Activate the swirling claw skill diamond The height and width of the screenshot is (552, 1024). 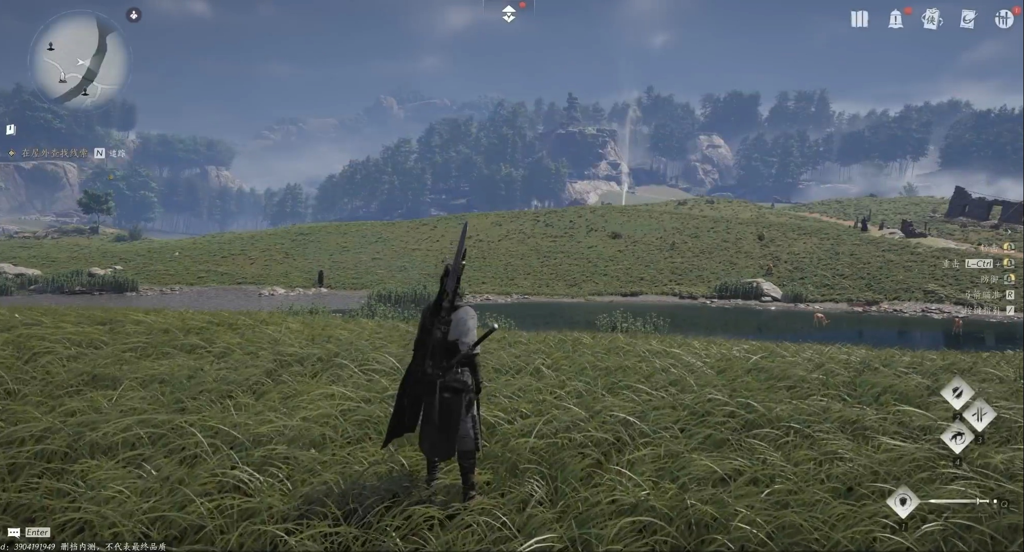957,436
